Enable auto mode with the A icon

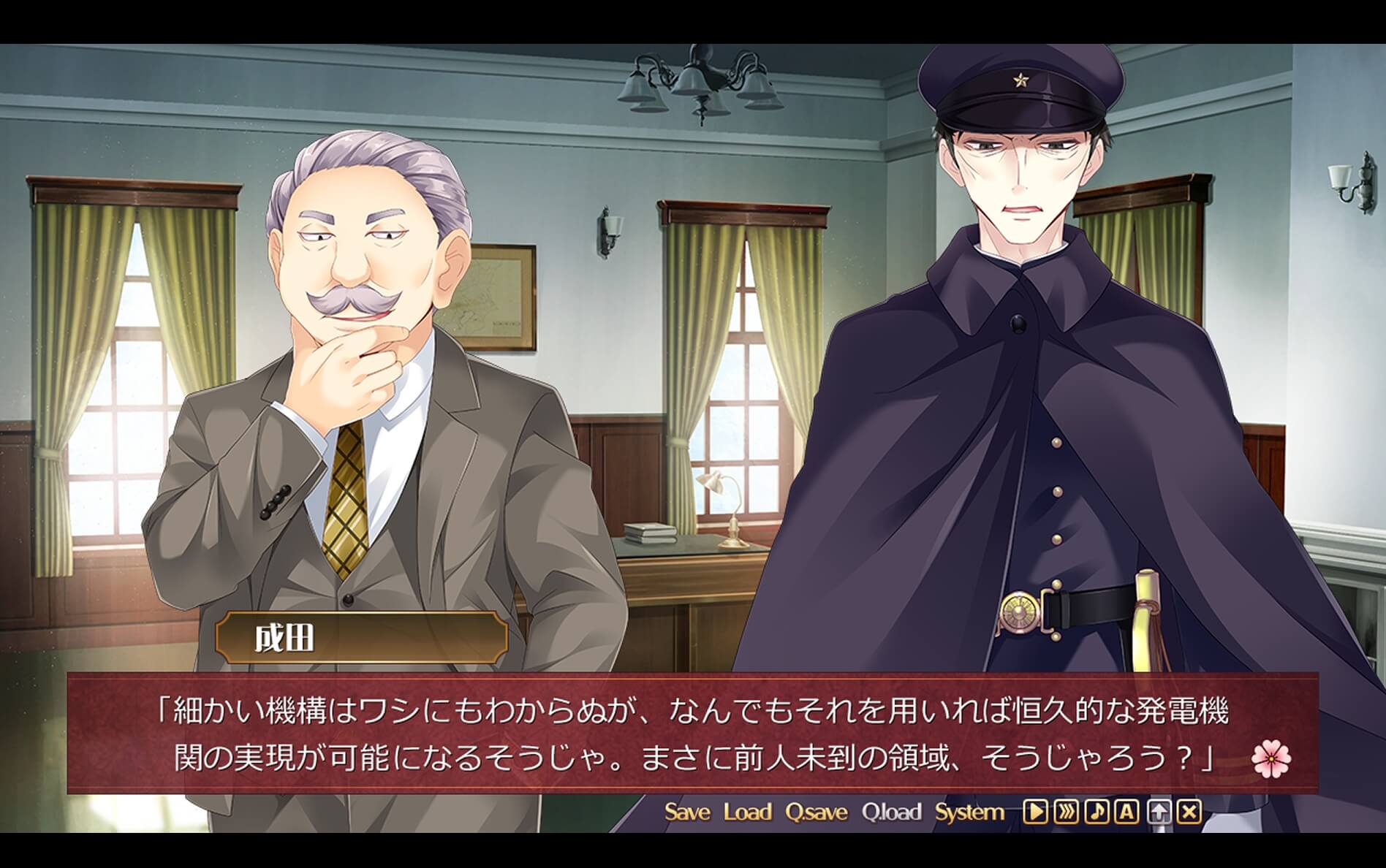tap(1126, 812)
